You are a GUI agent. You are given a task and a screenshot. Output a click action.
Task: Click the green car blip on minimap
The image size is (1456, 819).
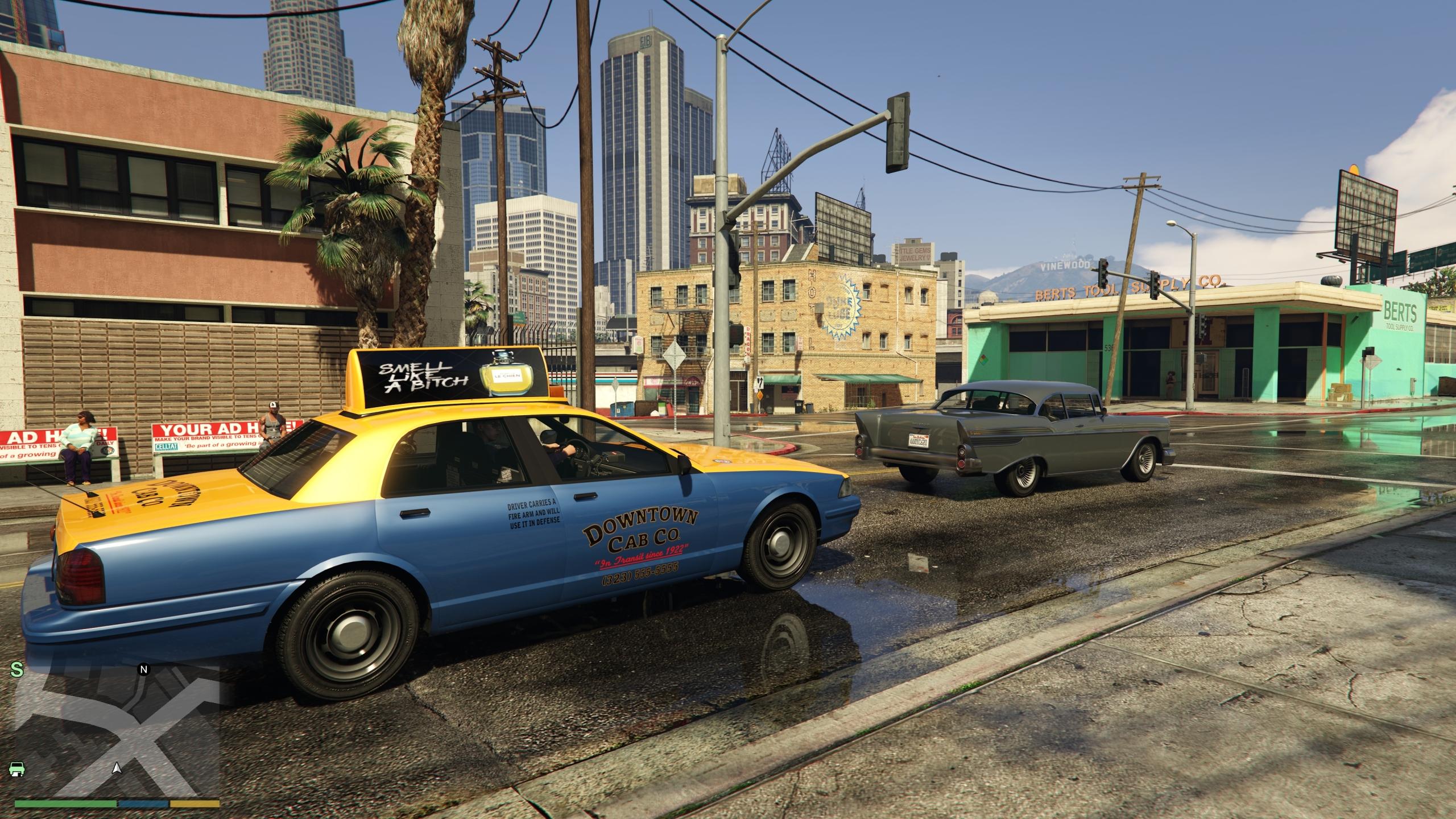click(x=17, y=768)
